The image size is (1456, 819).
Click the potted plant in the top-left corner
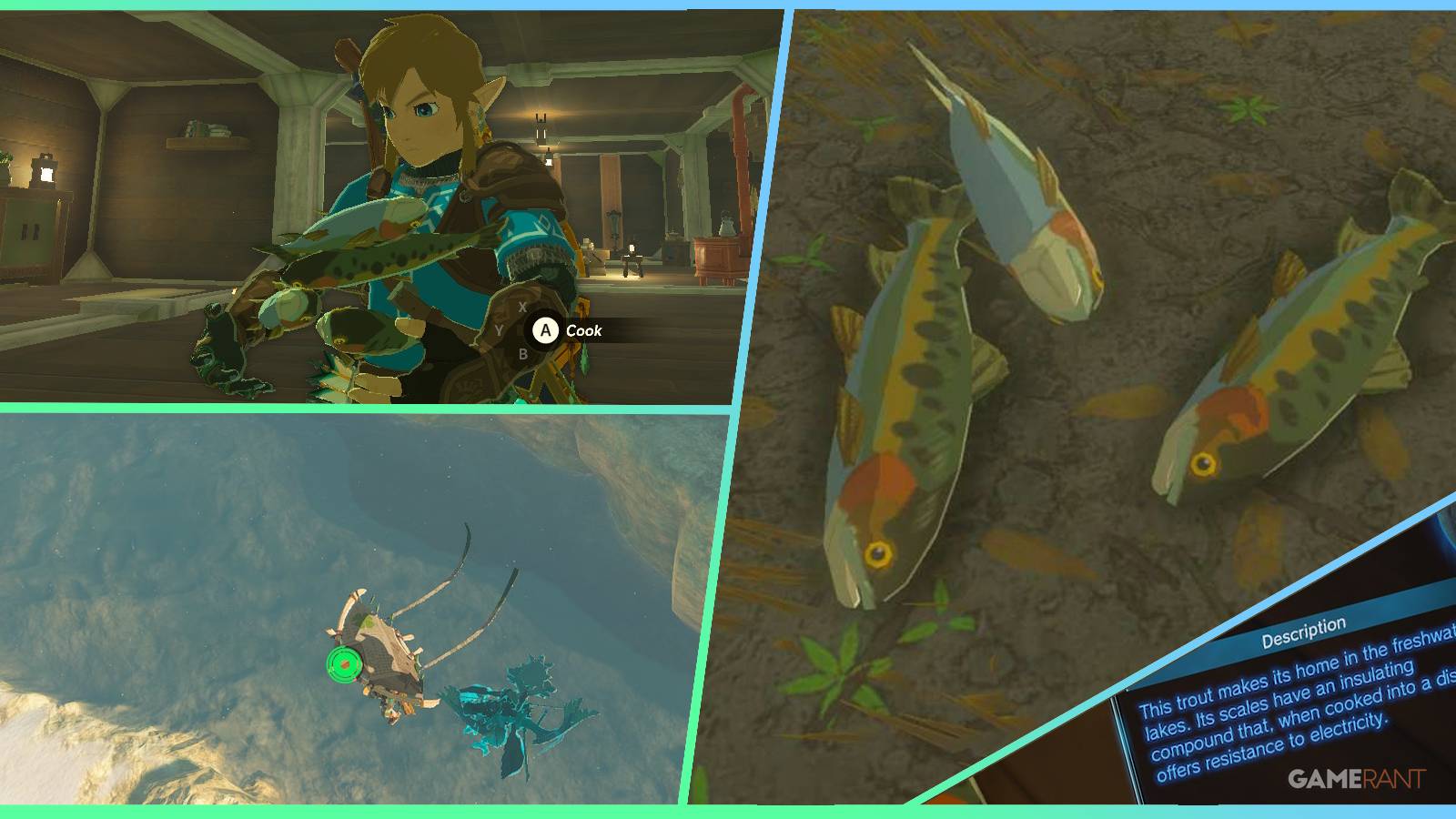point(7,157)
